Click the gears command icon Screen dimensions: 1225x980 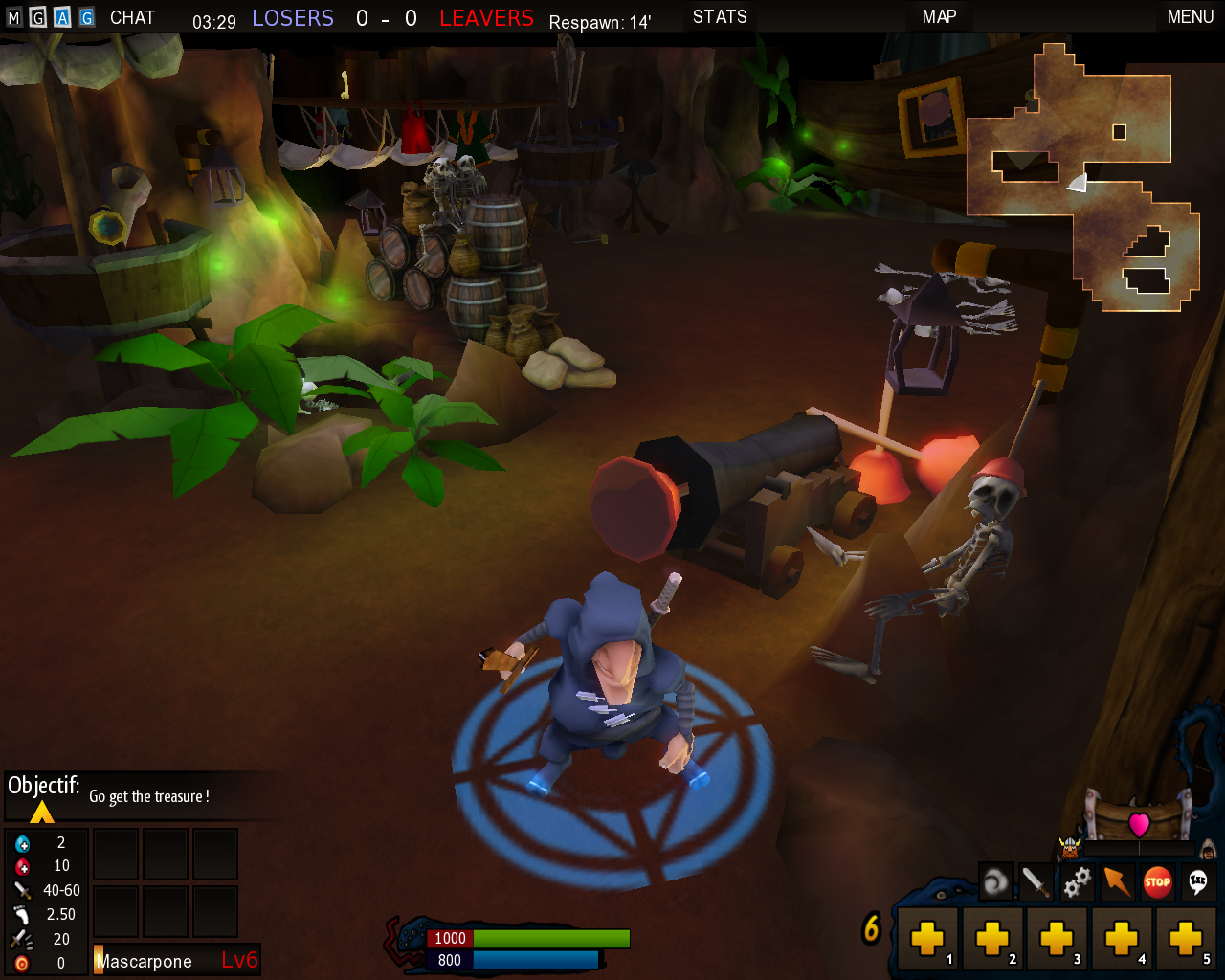(1077, 881)
